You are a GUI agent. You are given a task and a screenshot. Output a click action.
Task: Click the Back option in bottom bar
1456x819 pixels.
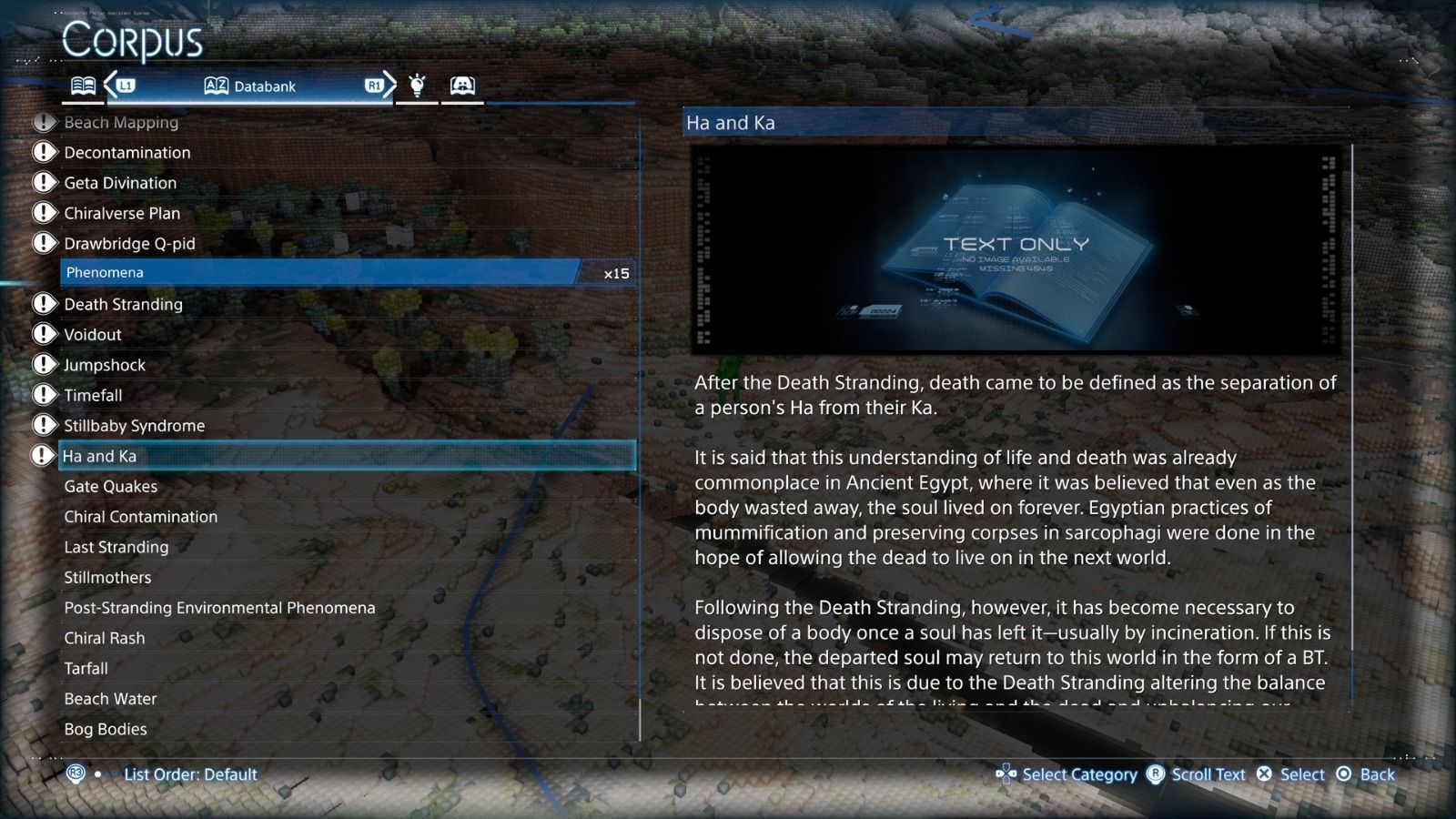[x=1374, y=774]
